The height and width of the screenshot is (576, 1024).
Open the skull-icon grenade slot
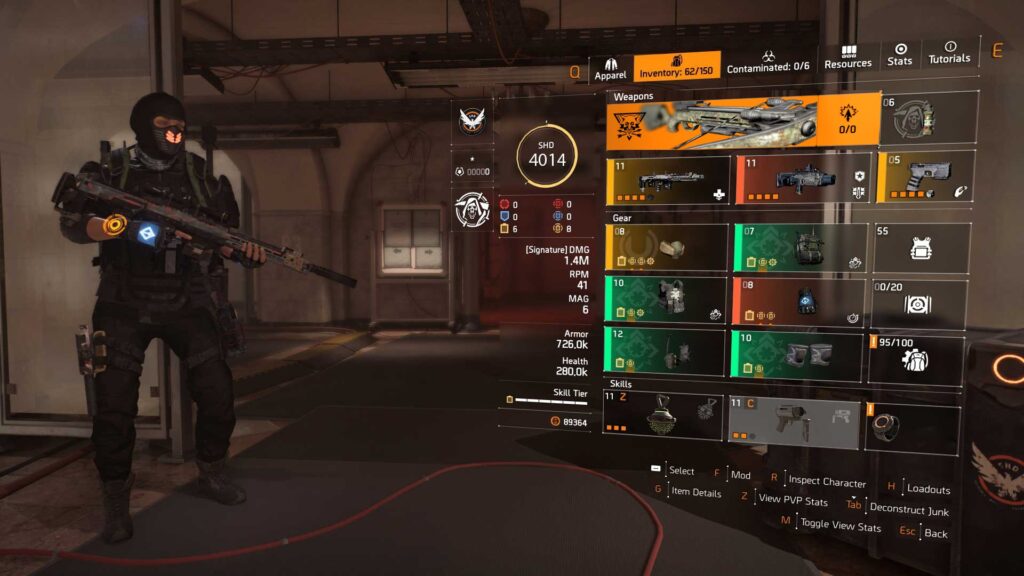pos(927,116)
